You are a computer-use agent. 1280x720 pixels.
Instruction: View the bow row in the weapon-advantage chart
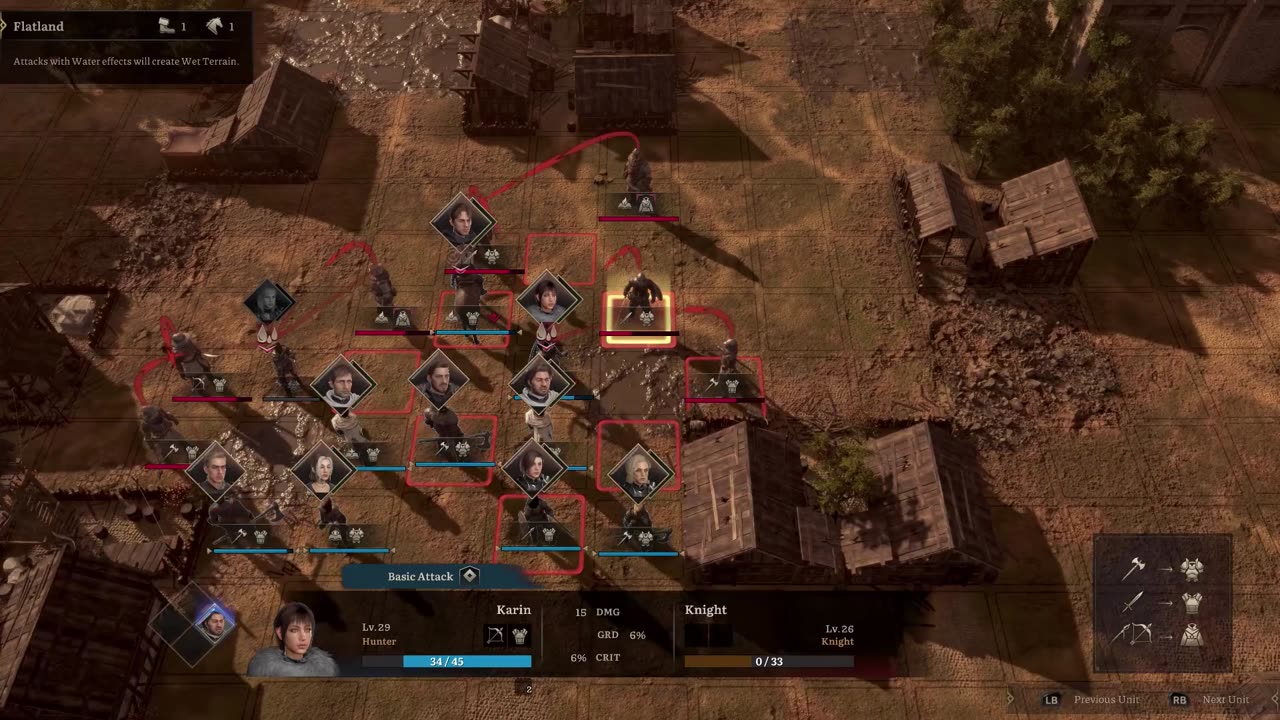1162,634
